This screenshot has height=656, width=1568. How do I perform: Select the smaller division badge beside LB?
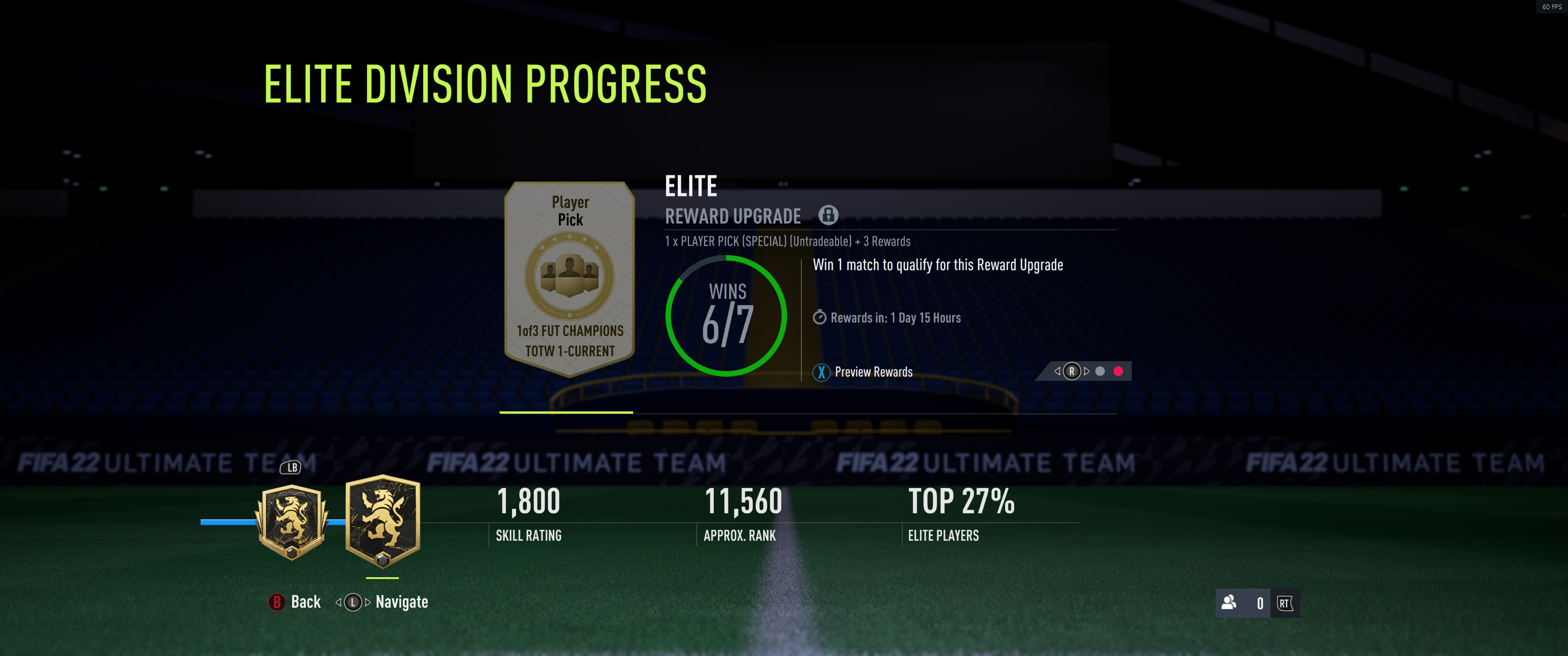pyautogui.click(x=292, y=522)
